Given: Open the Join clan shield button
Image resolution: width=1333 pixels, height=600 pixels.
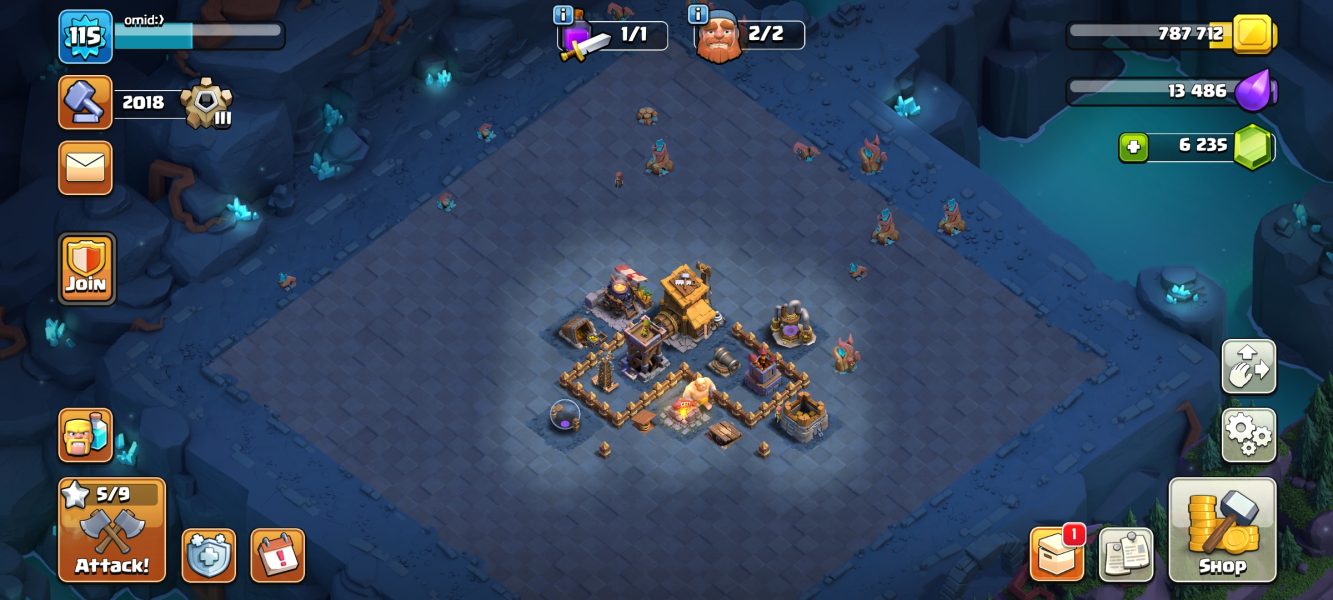Looking at the screenshot, I should (86, 268).
